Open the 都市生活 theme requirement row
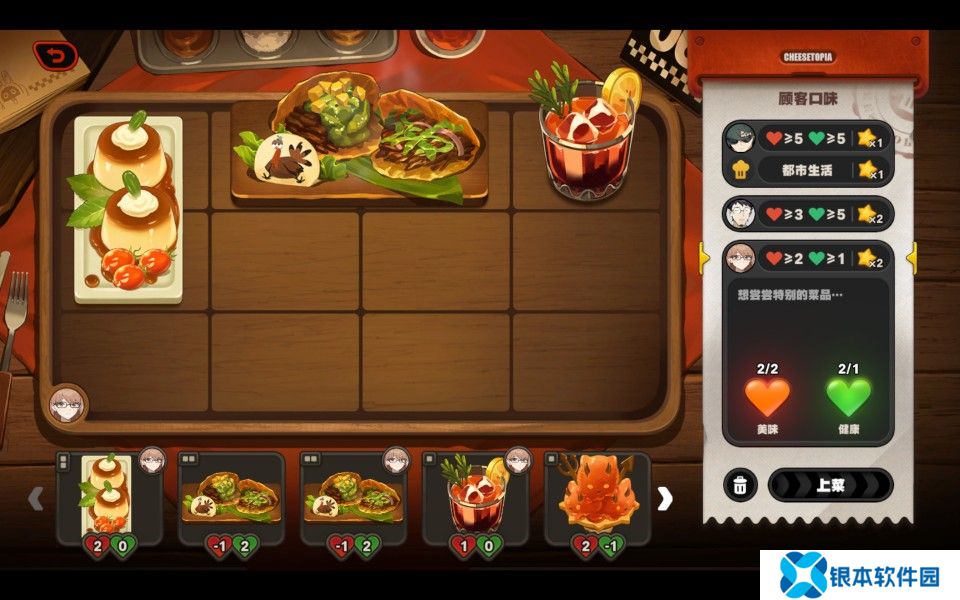Image resolution: width=960 pixels, height=600 pixels. coord(807,170)
